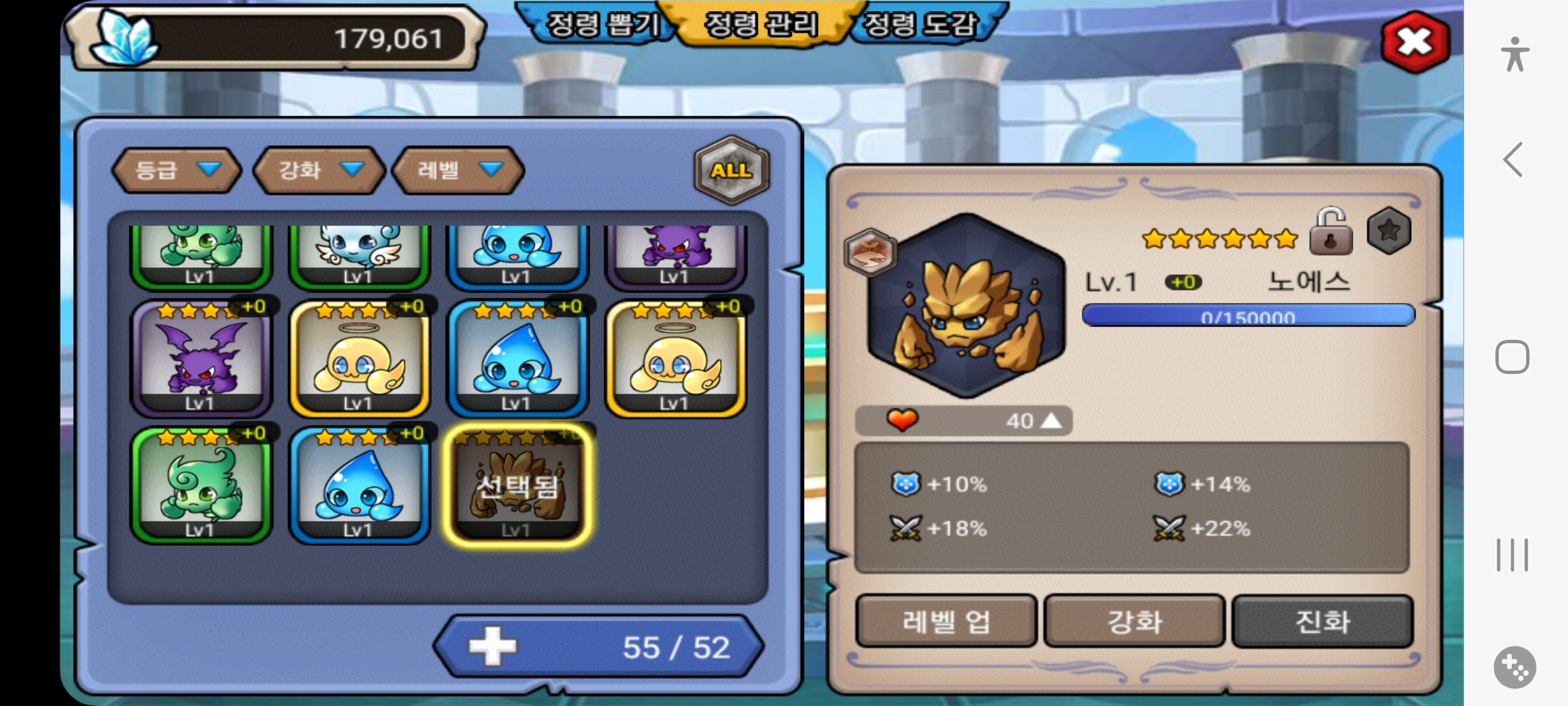This screenshot has width=1568, height=706.
Task: Select the 정령 관리 tab
Action: pos(761,25)
